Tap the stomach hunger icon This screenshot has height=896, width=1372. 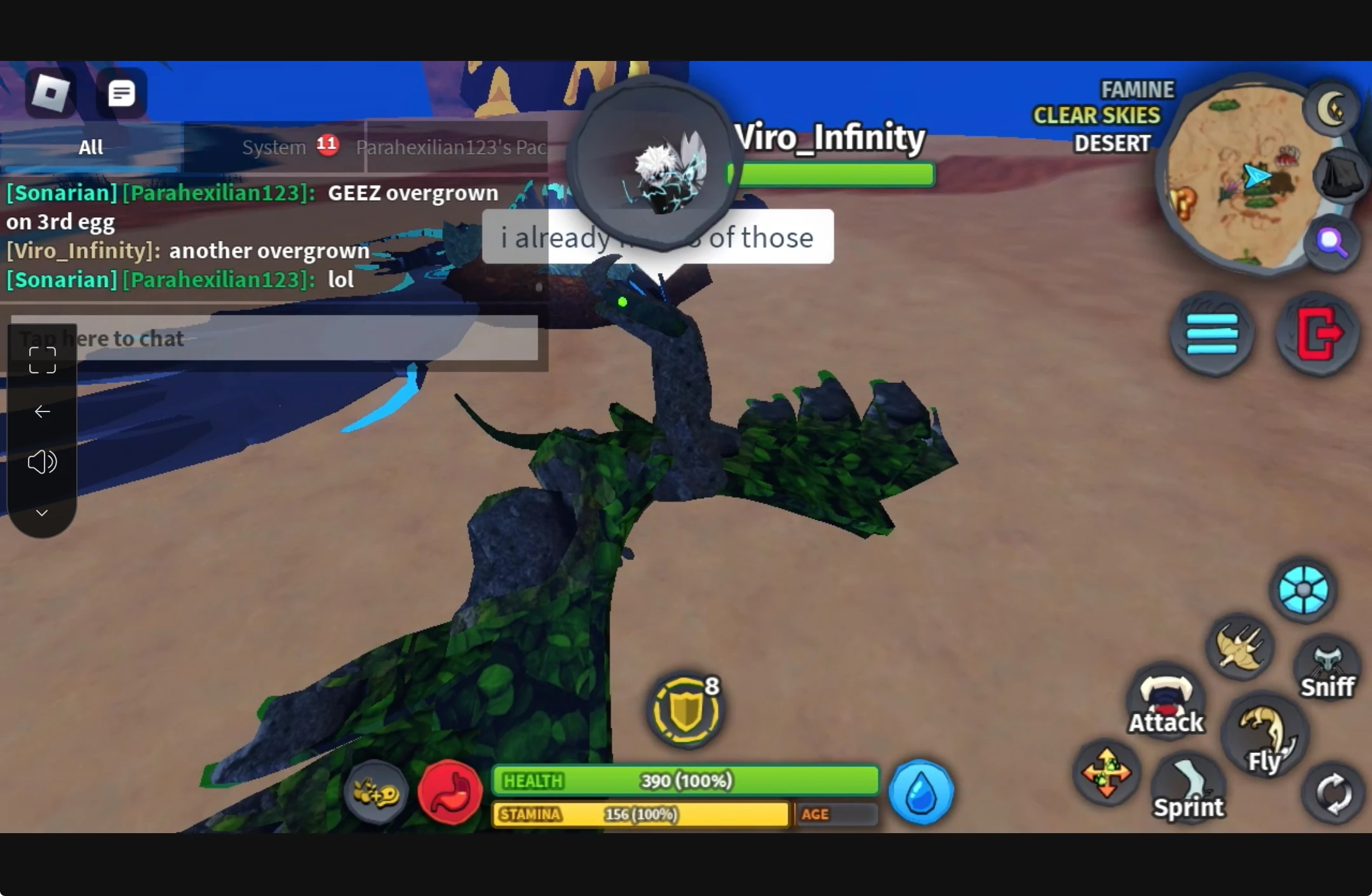450,792
